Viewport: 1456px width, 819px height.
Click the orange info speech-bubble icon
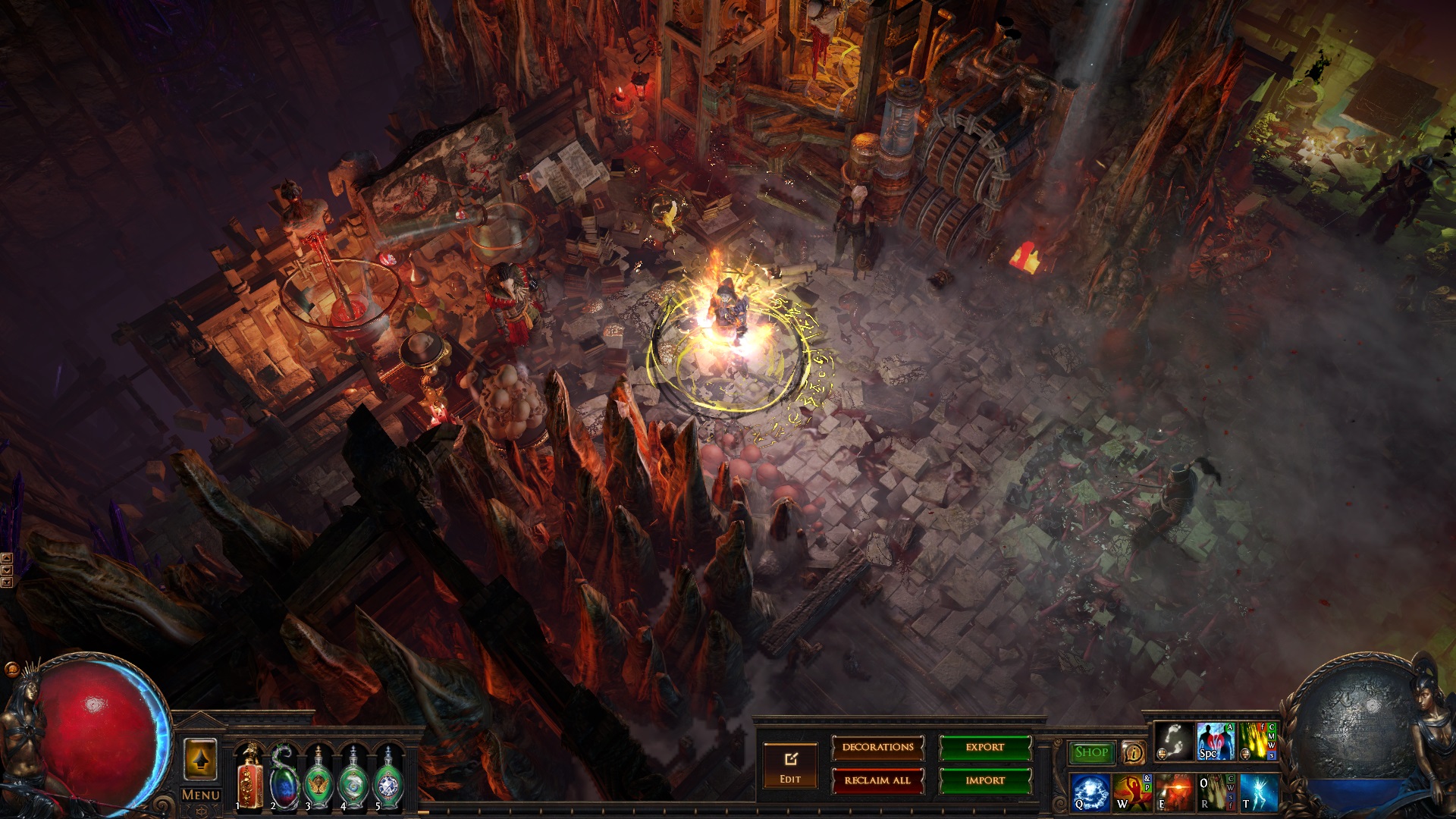1133,752
